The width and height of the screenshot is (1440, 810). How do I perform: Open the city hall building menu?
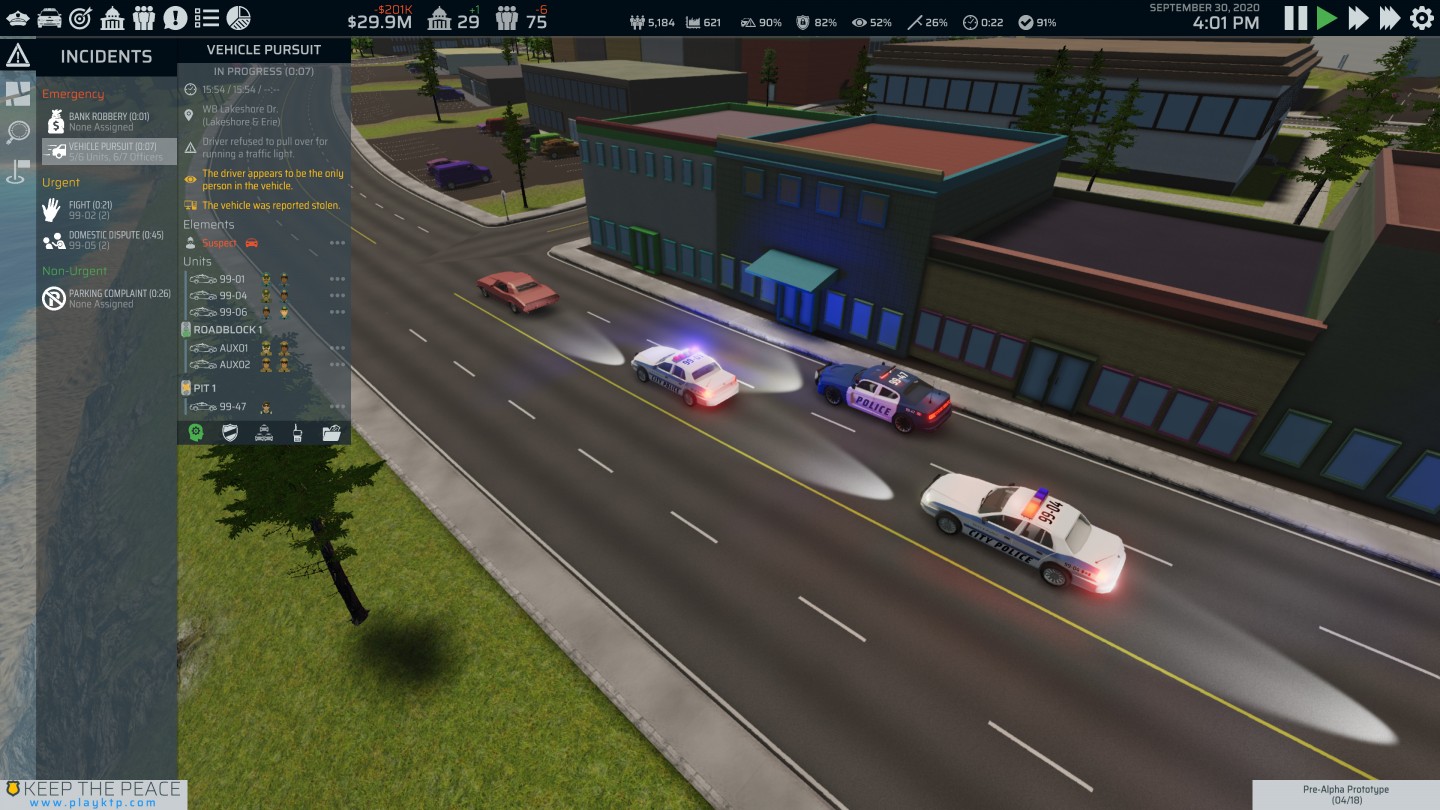(x=113, y=18)
